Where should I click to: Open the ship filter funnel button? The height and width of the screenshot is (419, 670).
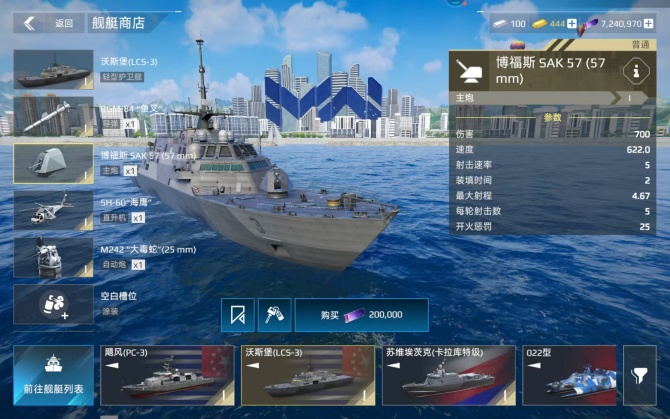[x=639, y=375]
